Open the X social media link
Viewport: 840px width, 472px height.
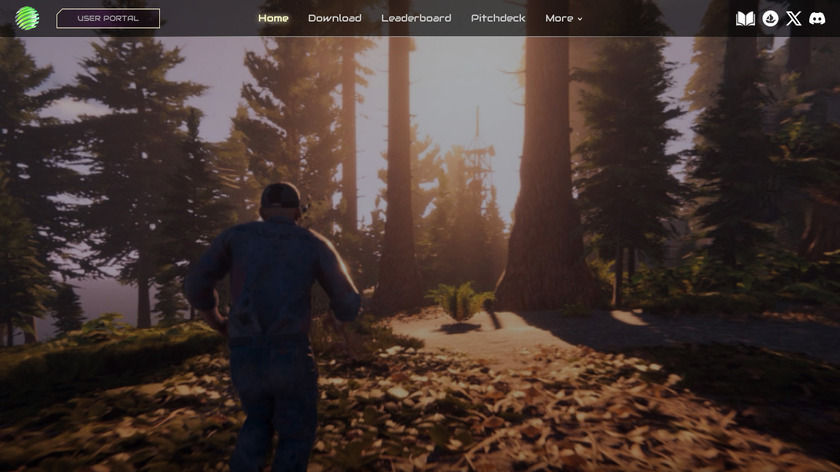pyautogui.click(x=794, y=18)
